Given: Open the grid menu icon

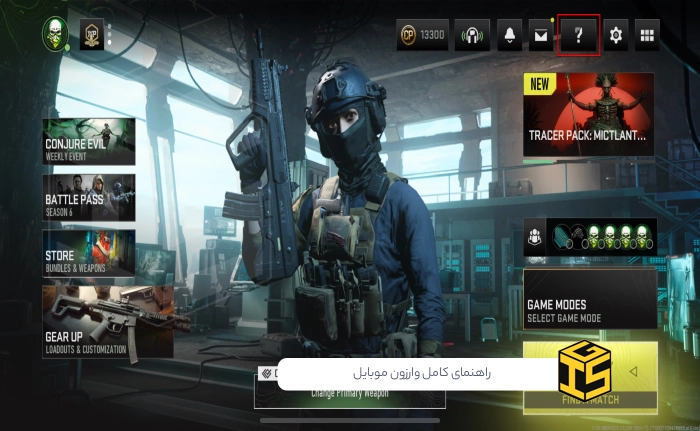Looking at the screenshot, I should point(648,36).
